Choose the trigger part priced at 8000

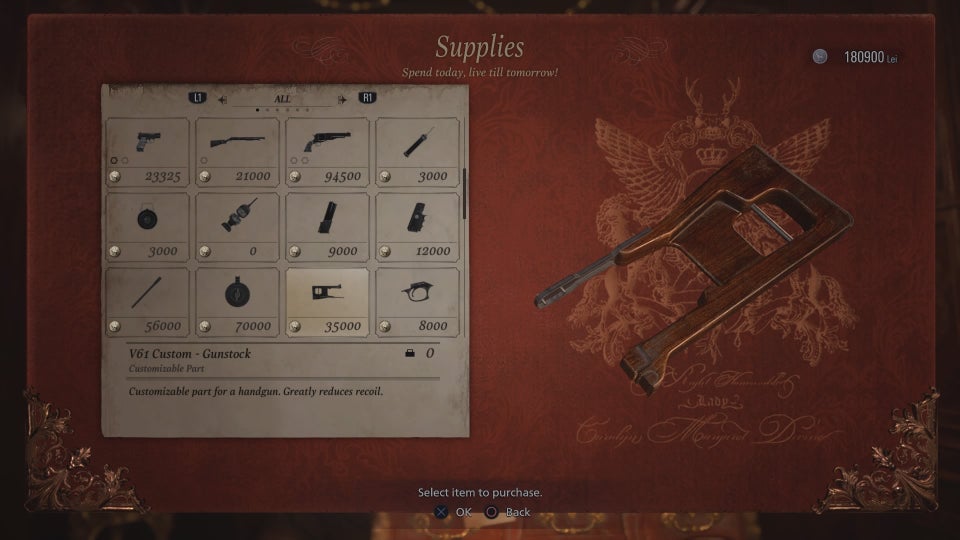(417, 301)
